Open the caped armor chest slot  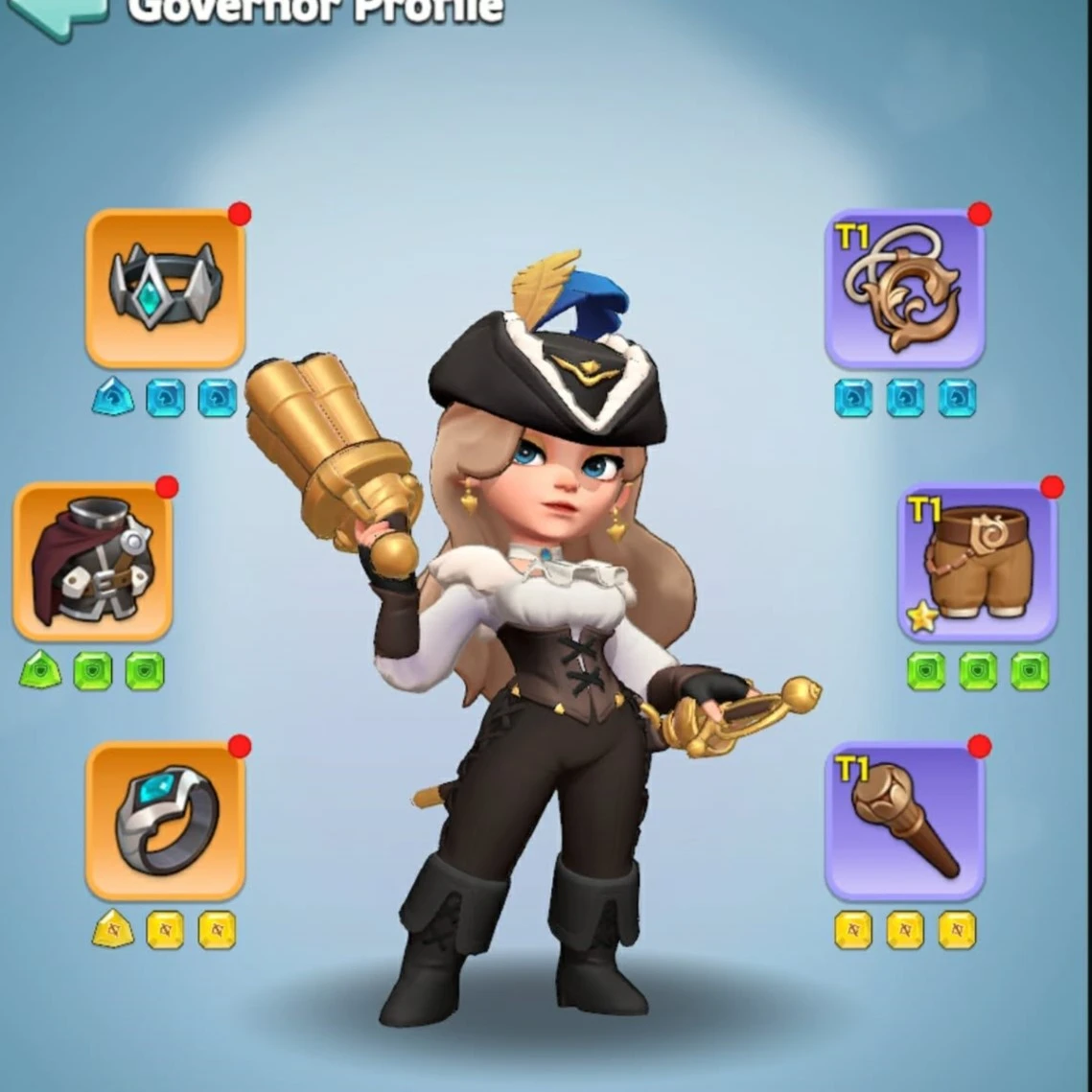pos(93,562)
